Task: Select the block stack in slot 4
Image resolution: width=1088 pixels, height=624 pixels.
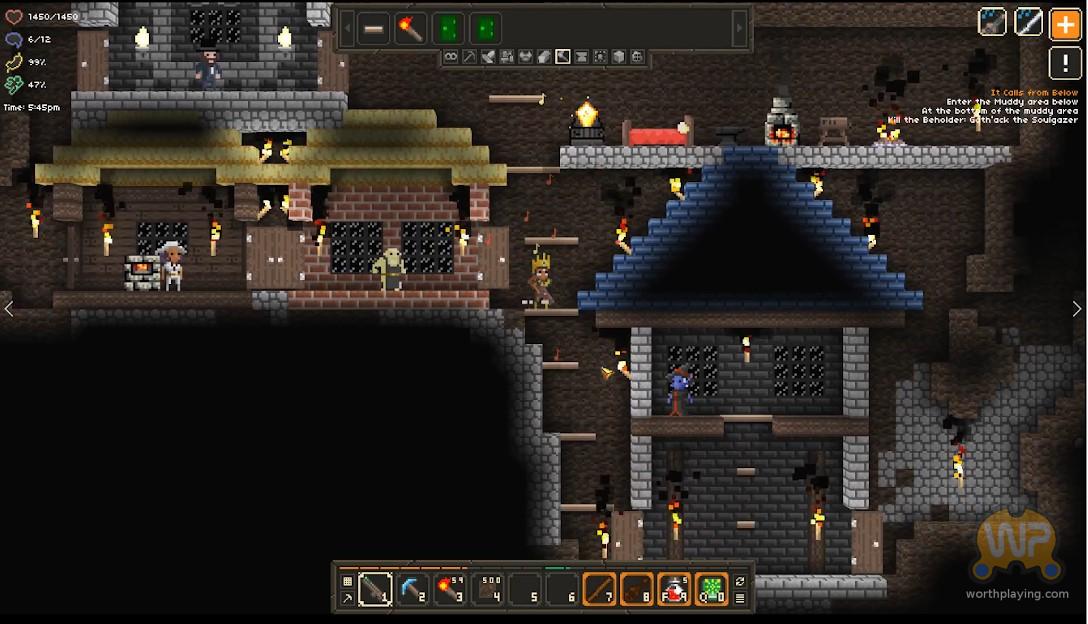Action: (x=487, y=590)
